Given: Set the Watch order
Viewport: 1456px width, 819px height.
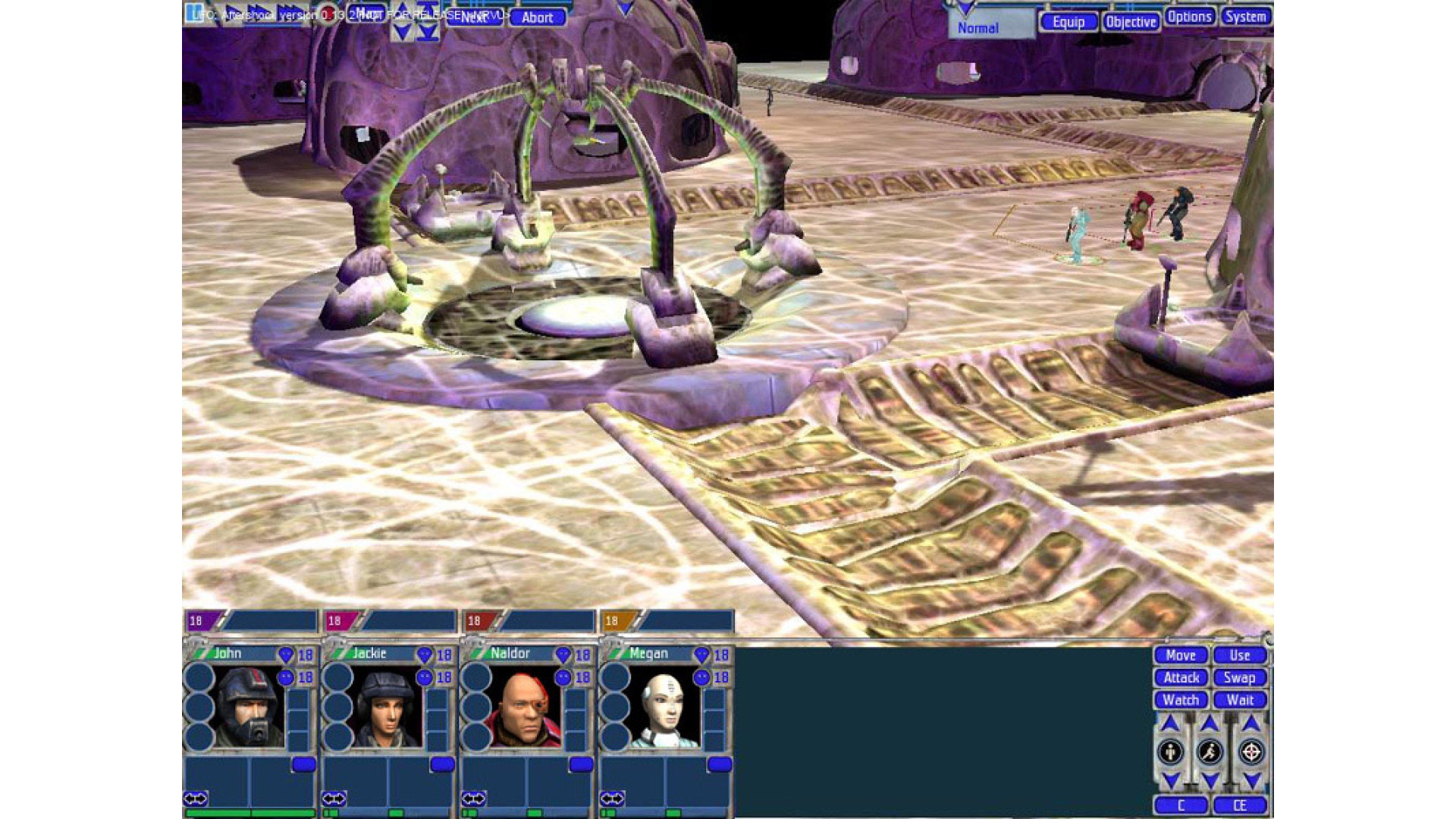Looking at the screenshot, I should (x=1180, y=700).
